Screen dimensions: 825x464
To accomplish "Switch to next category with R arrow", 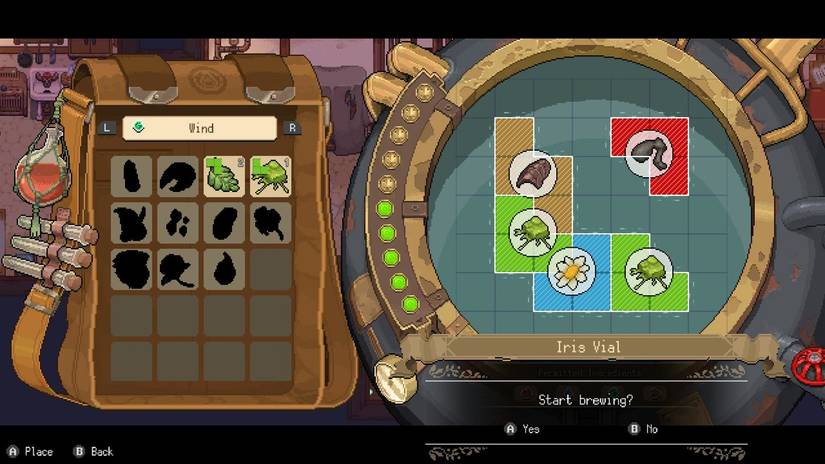I will (x=292, y=128).
